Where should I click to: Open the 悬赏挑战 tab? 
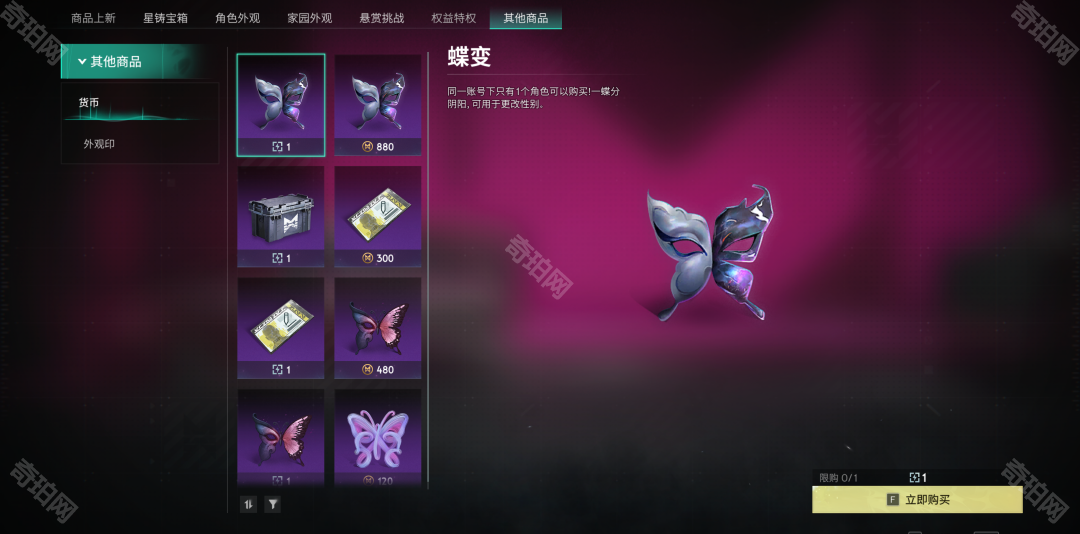click(x=381, y=18)
